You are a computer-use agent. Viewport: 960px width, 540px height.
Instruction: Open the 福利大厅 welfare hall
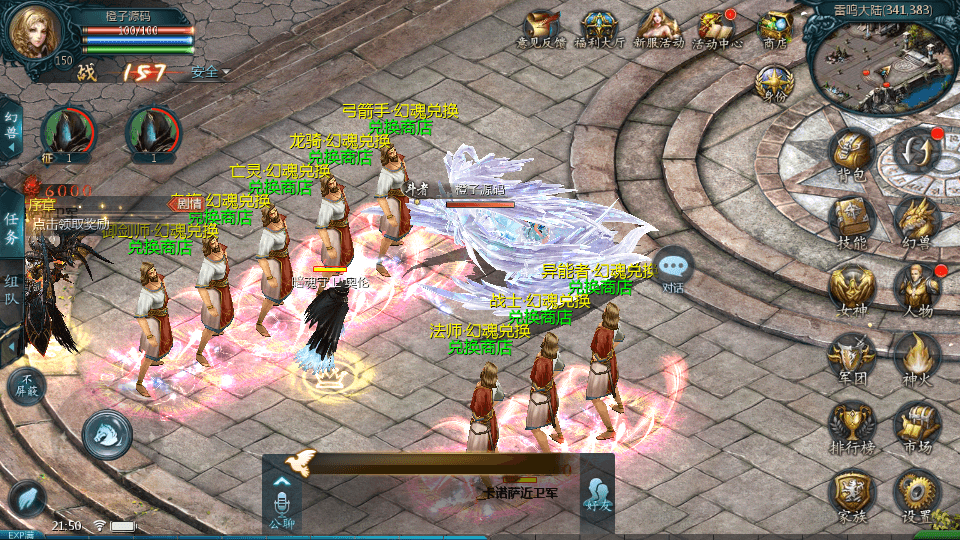coord(599,26)
